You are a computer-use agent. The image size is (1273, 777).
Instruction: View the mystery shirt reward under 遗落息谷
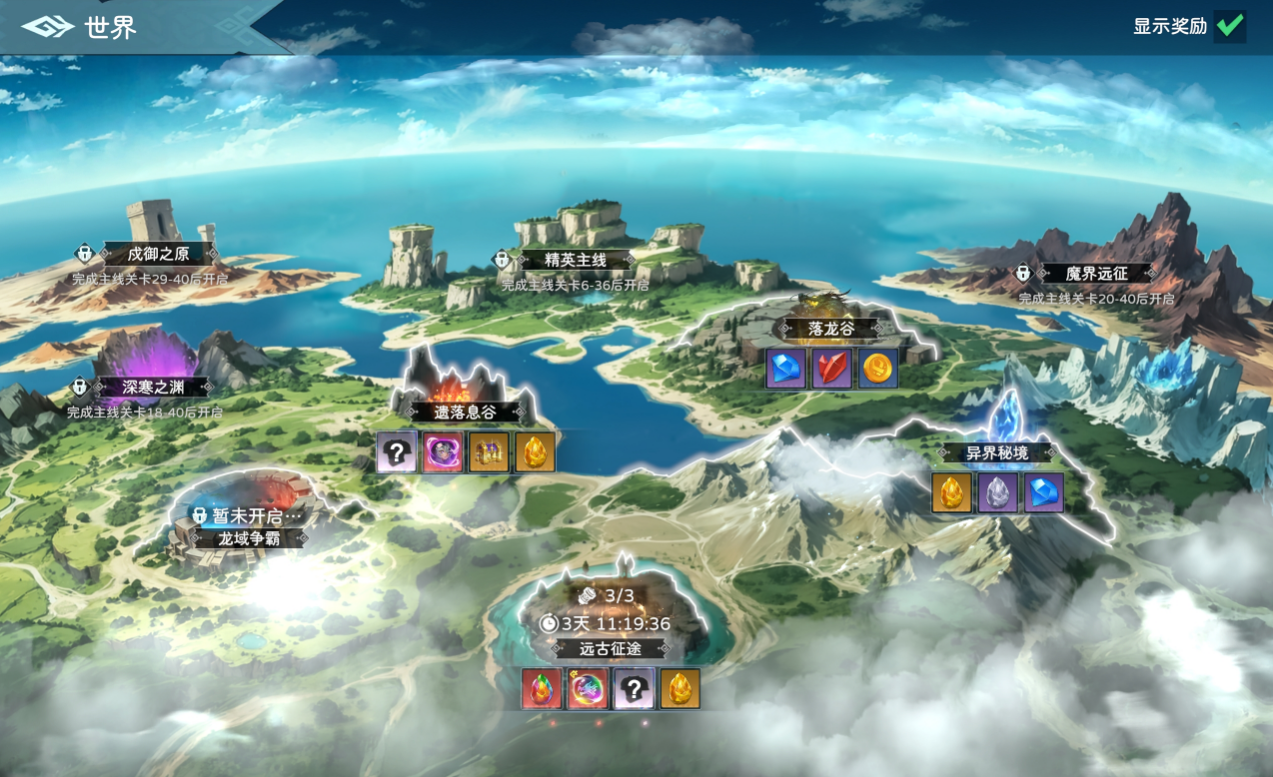[397, 452]
